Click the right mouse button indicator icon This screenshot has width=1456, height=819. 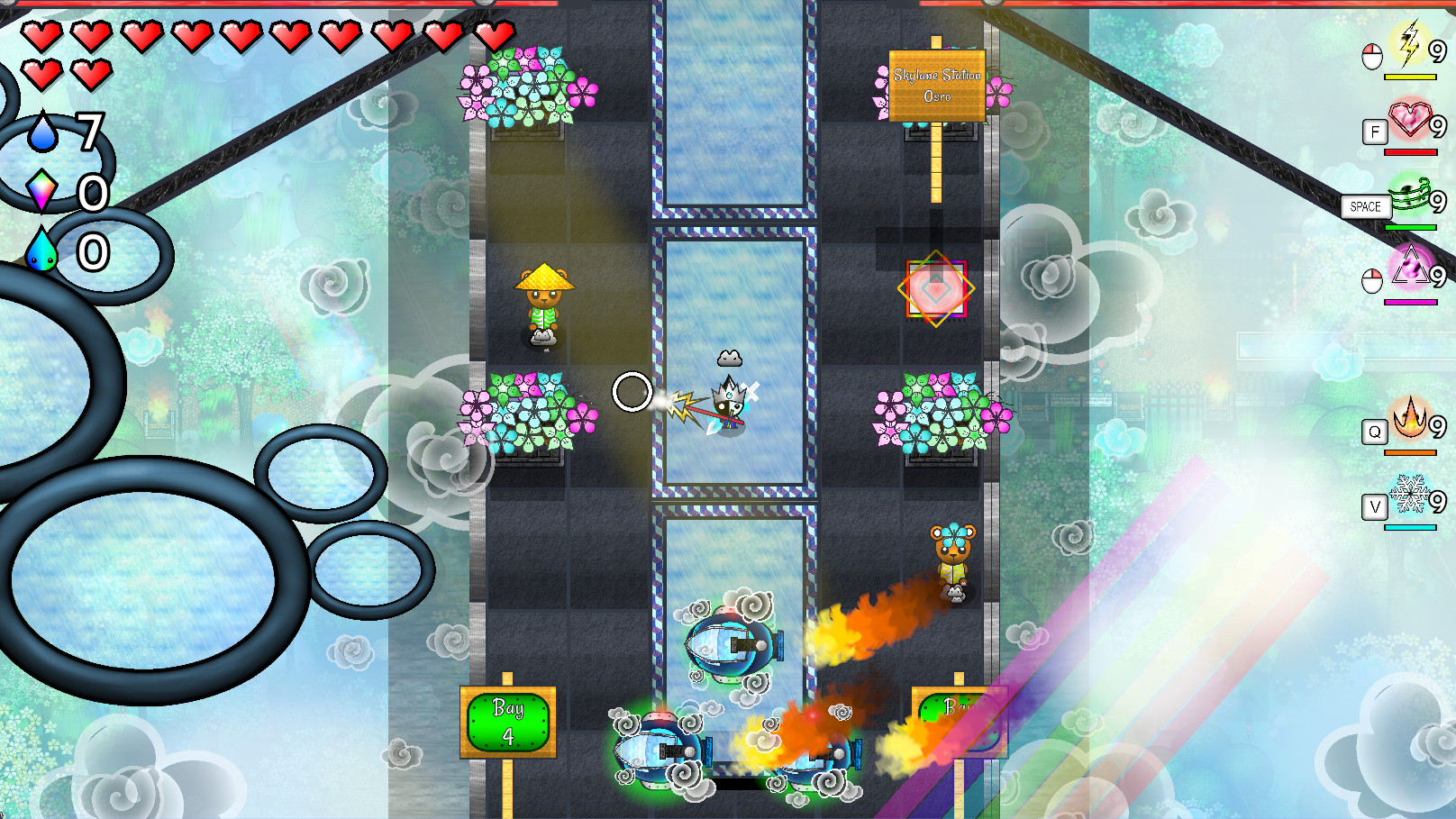(1371, 281)
